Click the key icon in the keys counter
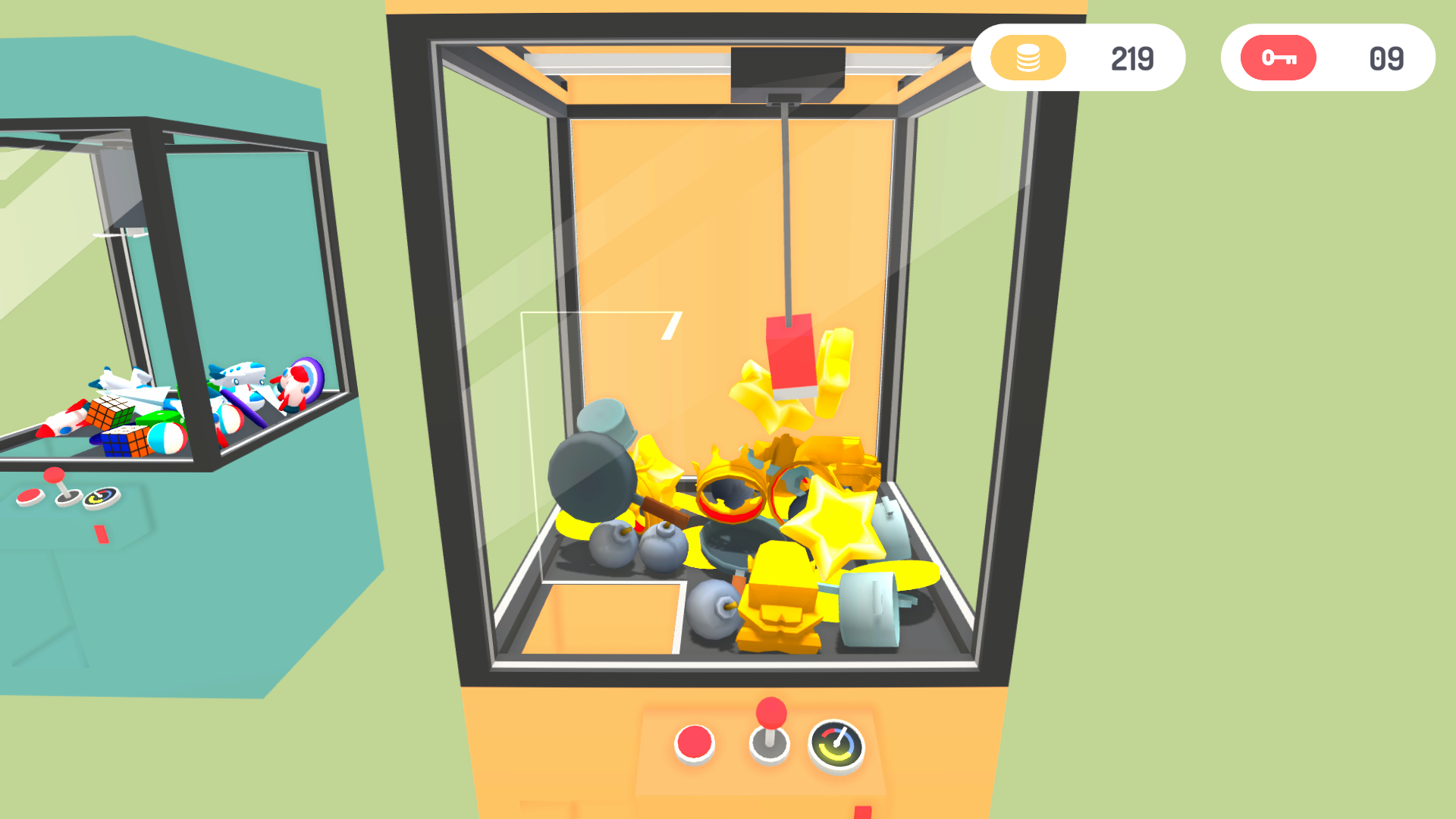Viewport: 1456px width, 819px height. pyautogui.click(x=1278, y=57)
